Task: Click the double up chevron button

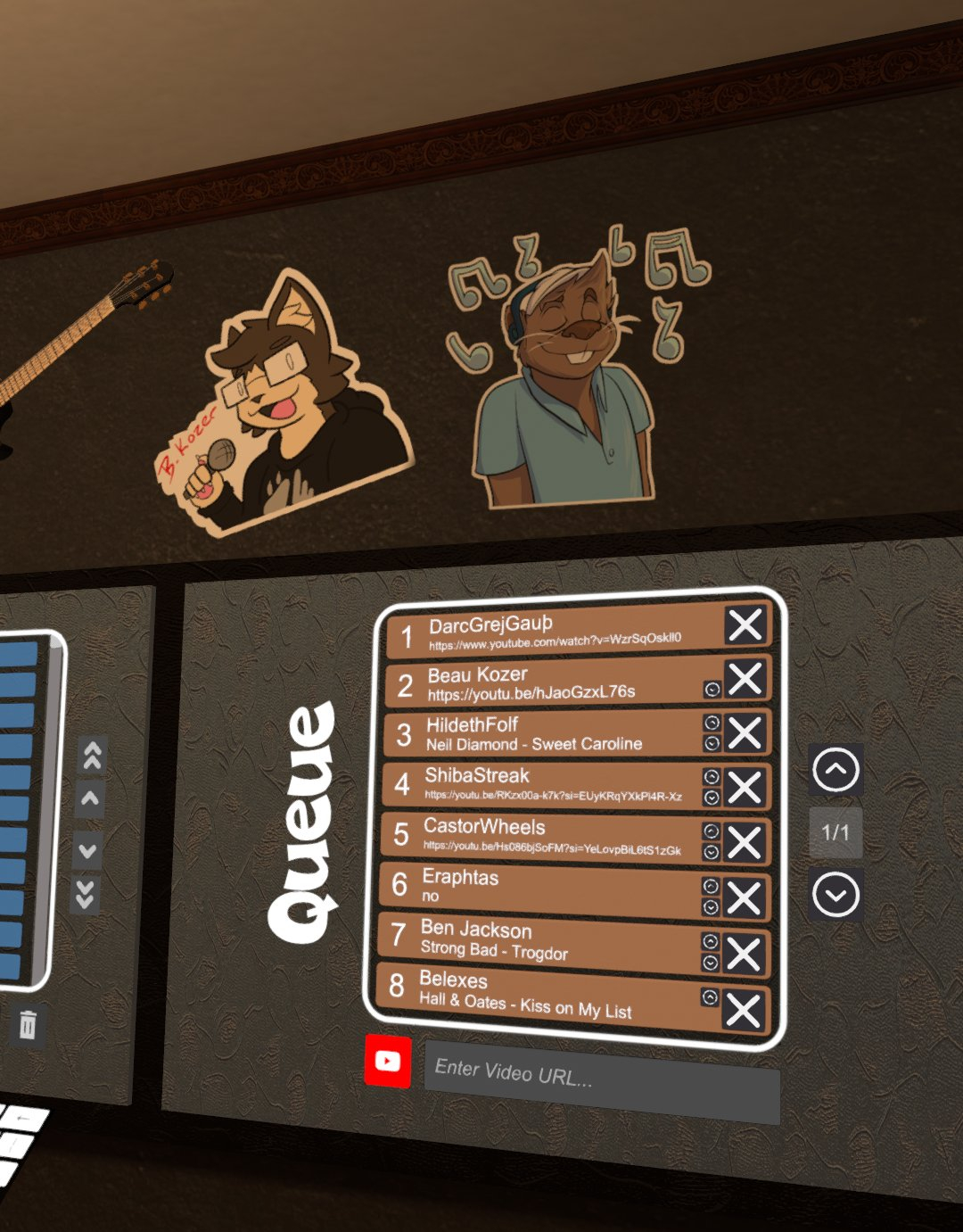Action: [x=92, y=756]
